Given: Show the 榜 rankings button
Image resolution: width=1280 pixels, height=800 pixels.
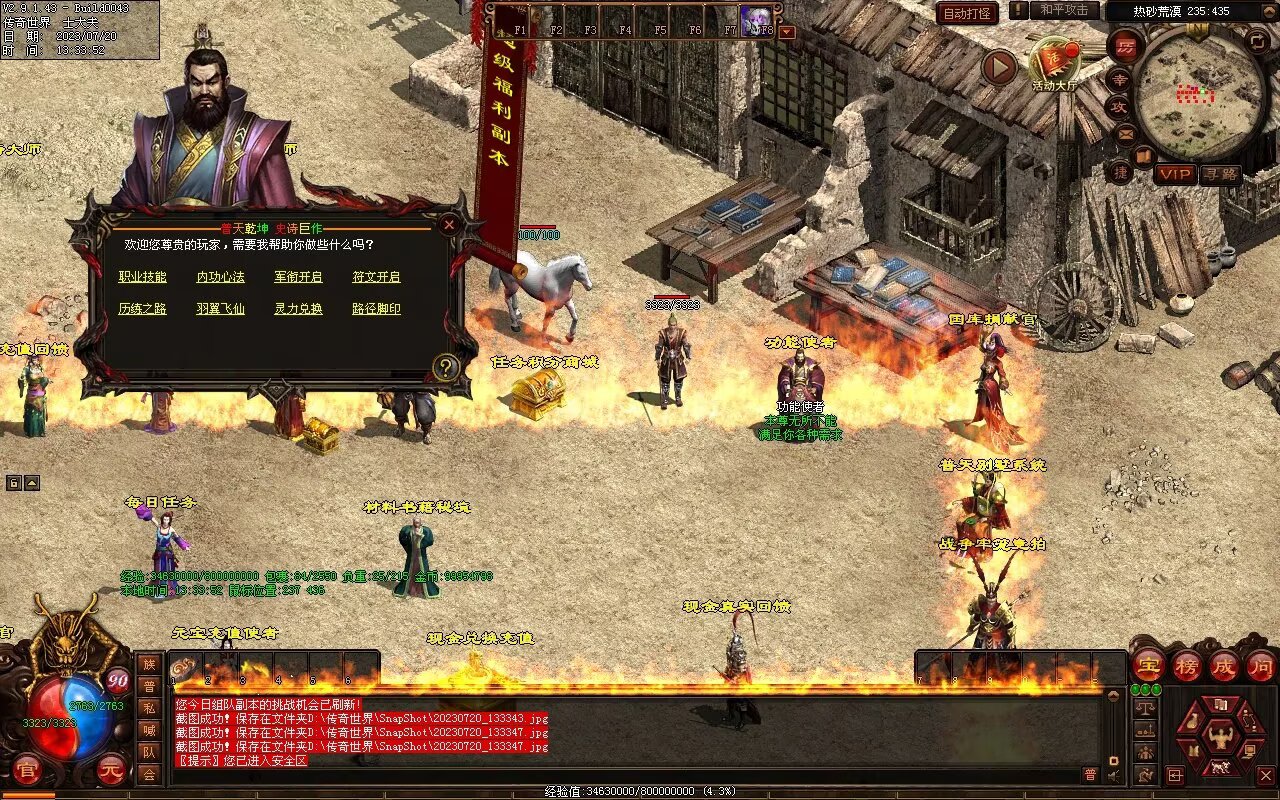Looking at the screenshot, I should click(1186, 665).
